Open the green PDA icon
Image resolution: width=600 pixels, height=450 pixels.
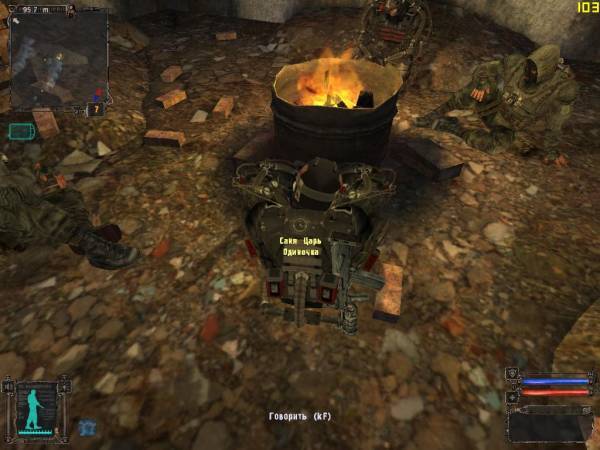coord(20,131)
